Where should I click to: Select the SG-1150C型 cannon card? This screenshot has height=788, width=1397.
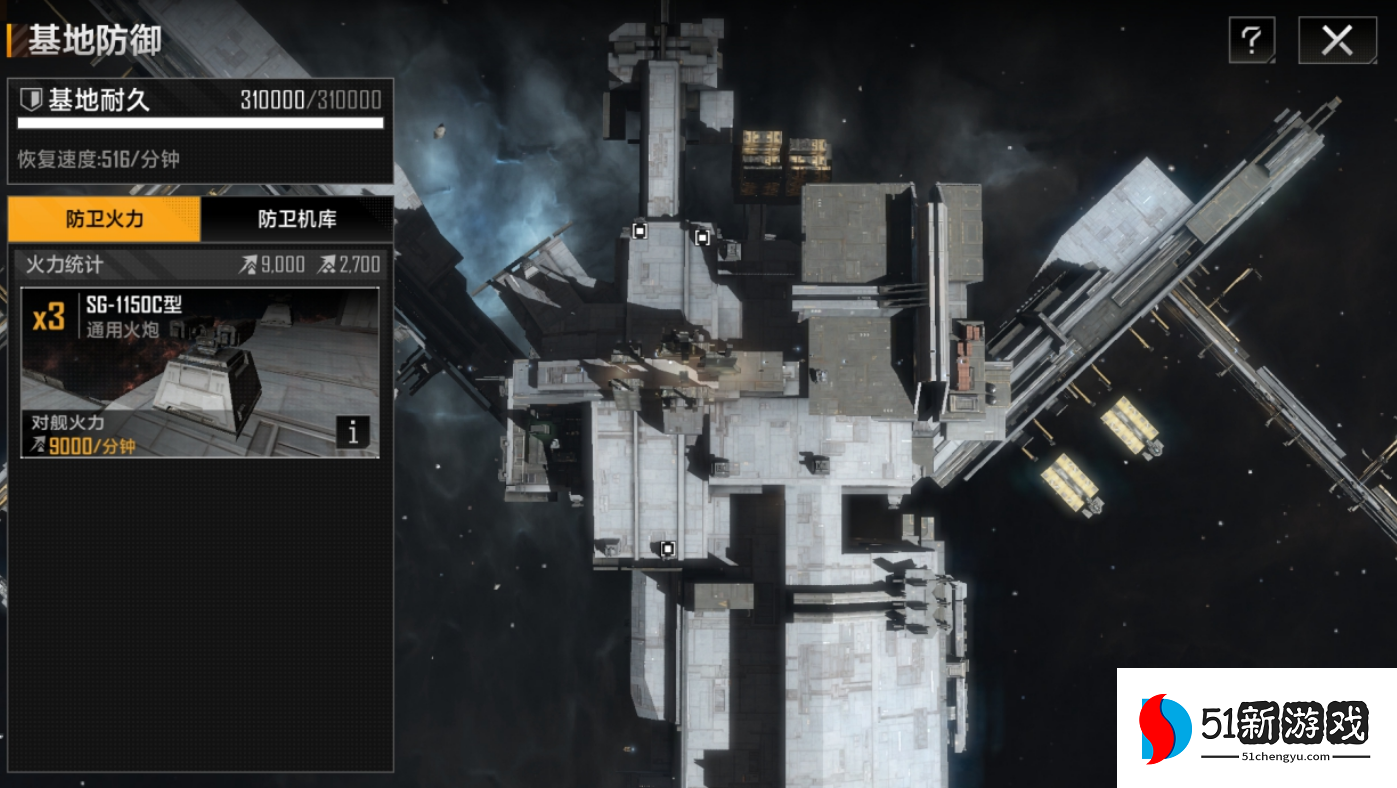(x=200, y=372)
